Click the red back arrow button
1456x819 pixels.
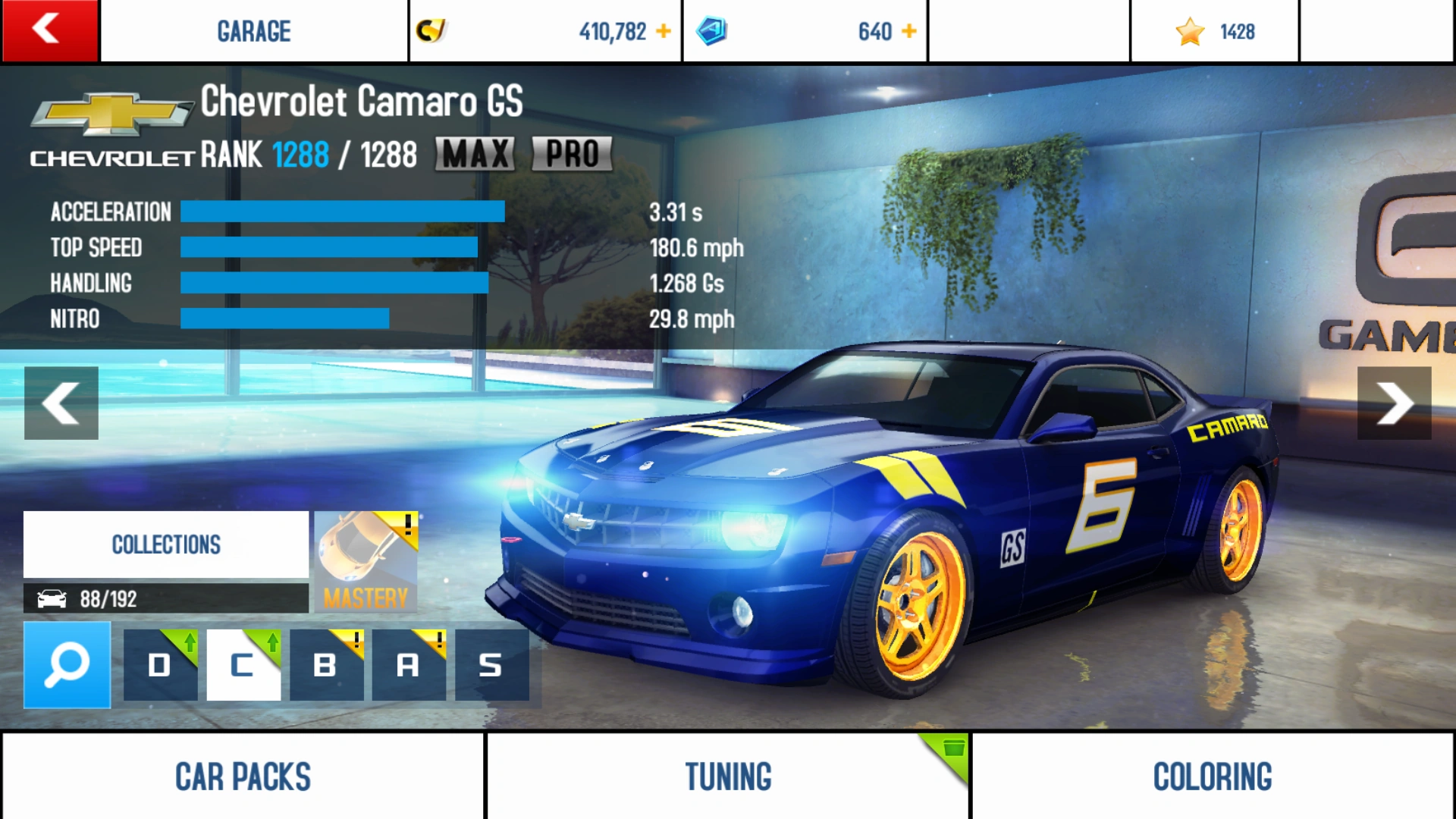49,30
